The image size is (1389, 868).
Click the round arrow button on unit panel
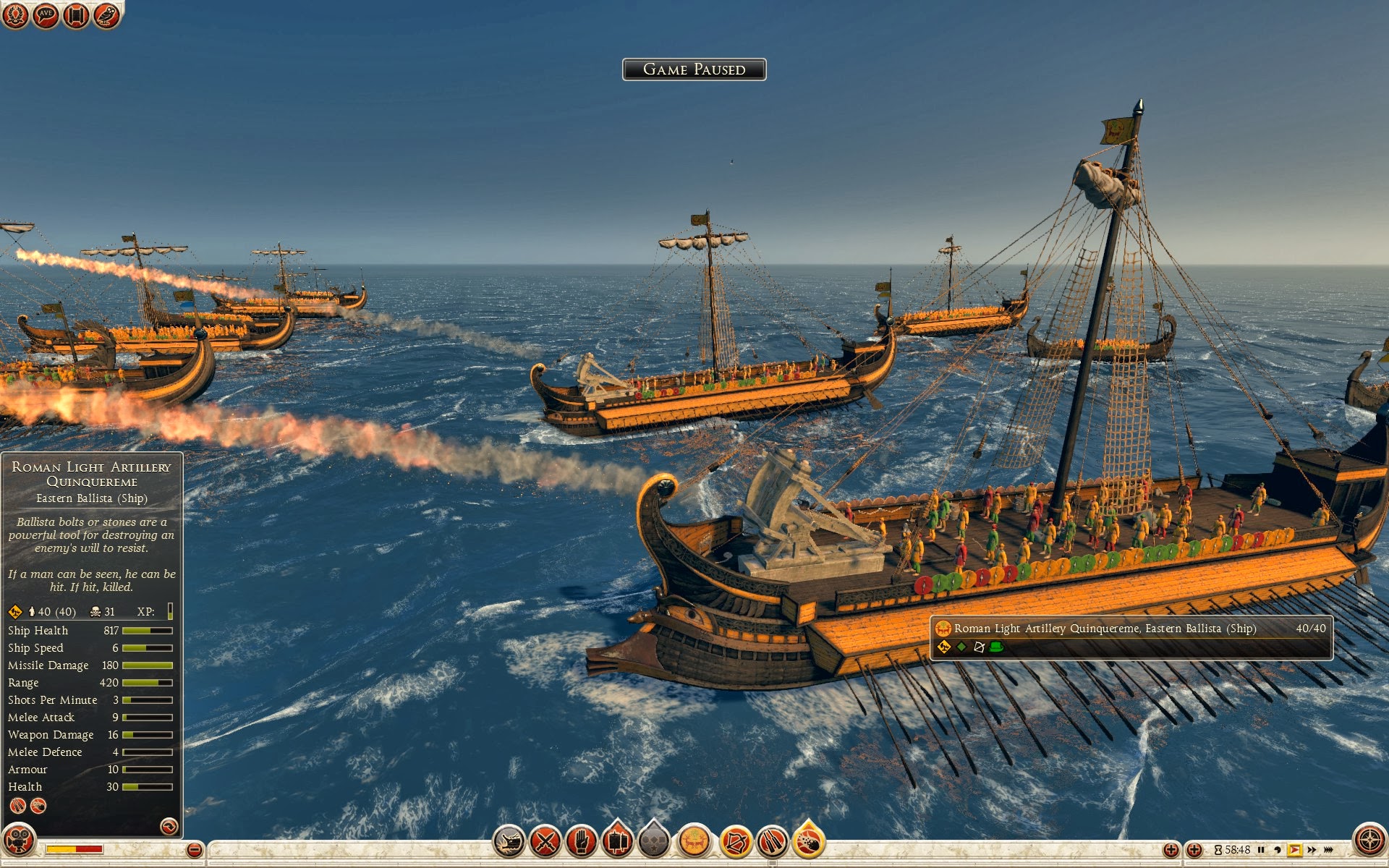[x=169, y=826]
